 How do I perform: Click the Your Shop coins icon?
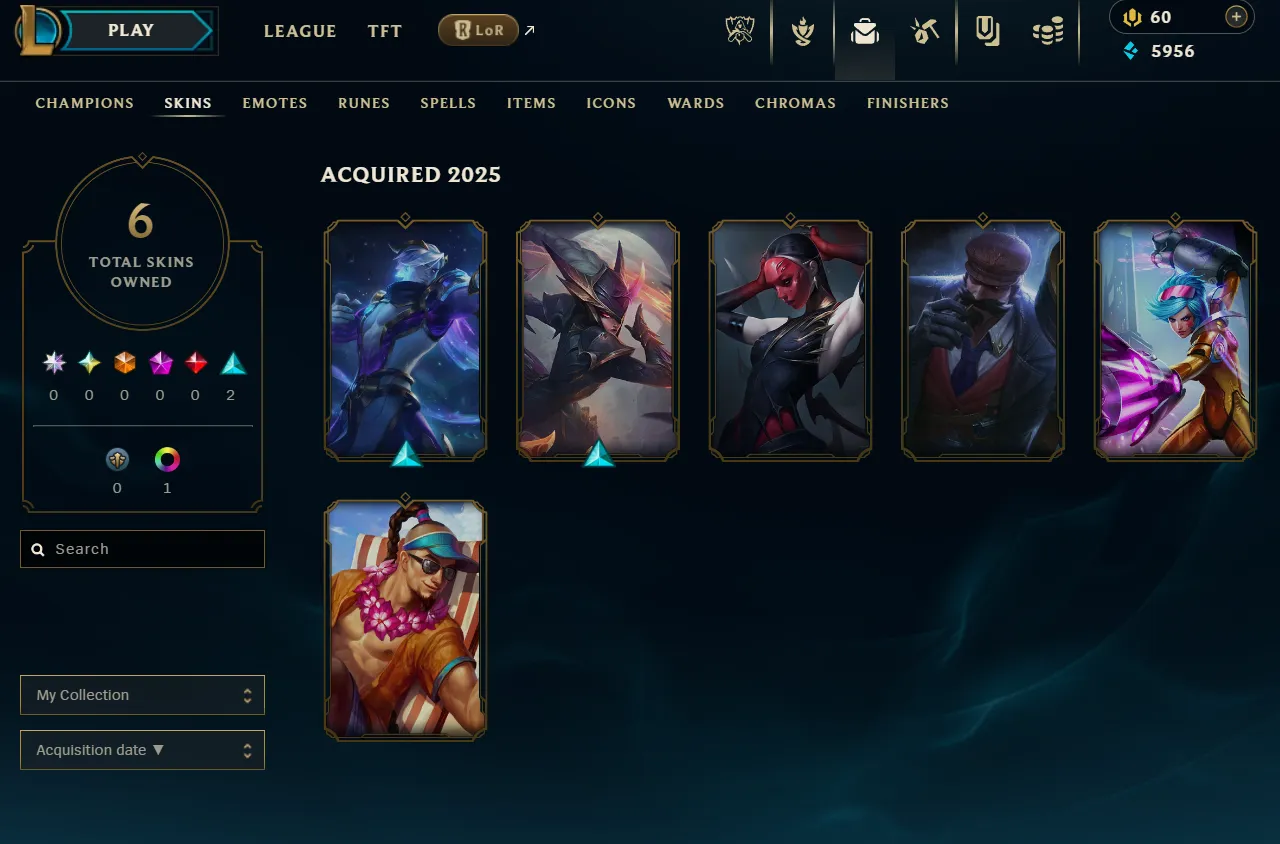point(1048,31)
